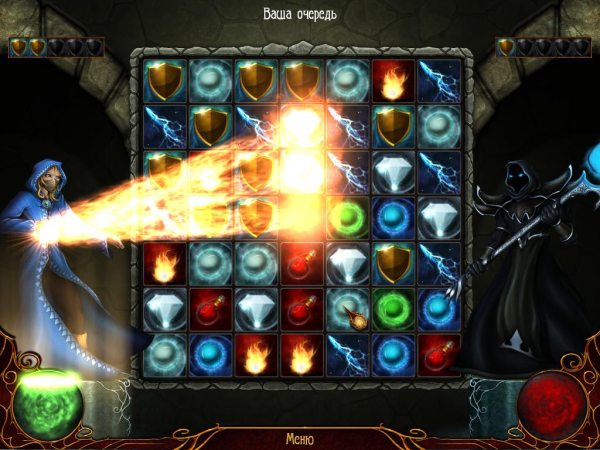Select the fire tile between cyan orb and lightning
The height and width of the screenshot is (450, 600).
pos(393,78)
